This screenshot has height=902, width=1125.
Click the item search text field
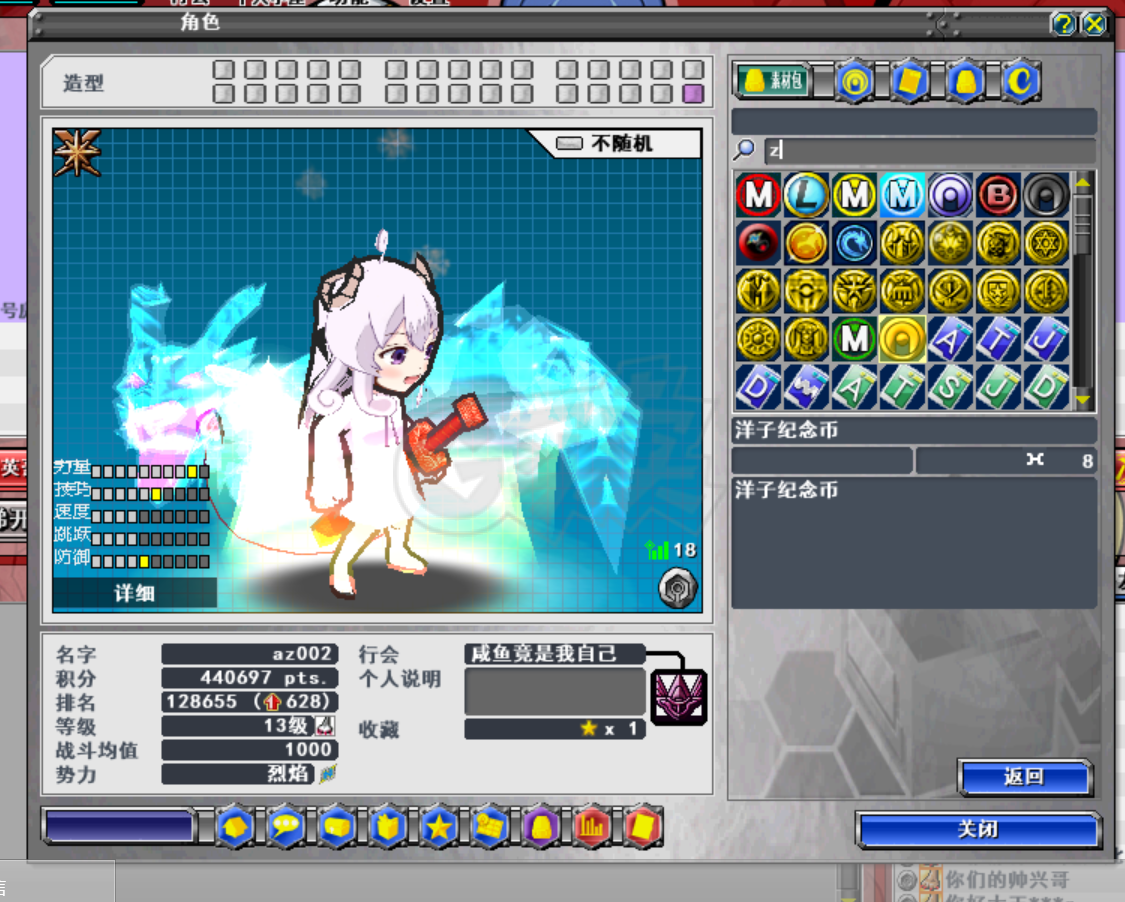point(928,151)
